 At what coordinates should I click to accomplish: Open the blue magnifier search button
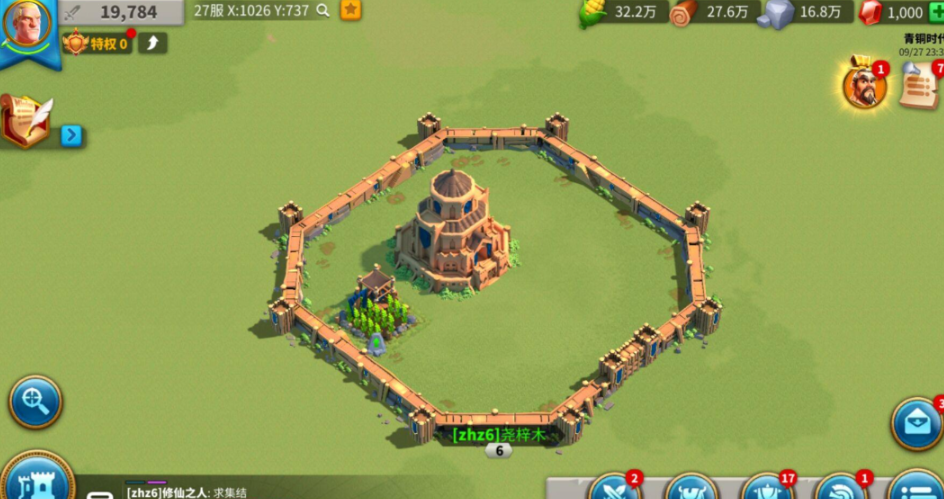pyautogui.click(x=35, y=403)
